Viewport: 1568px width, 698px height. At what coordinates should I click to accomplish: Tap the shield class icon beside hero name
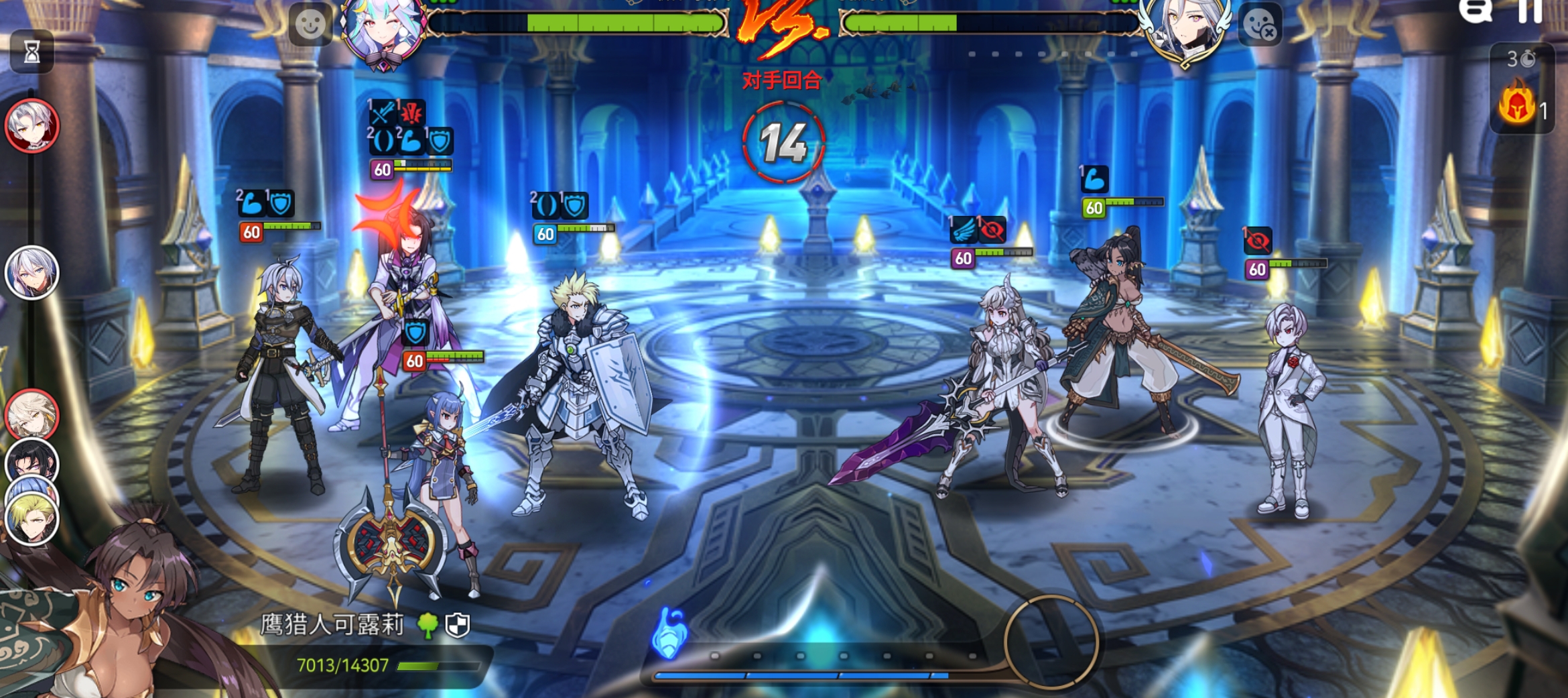(458, 625)
